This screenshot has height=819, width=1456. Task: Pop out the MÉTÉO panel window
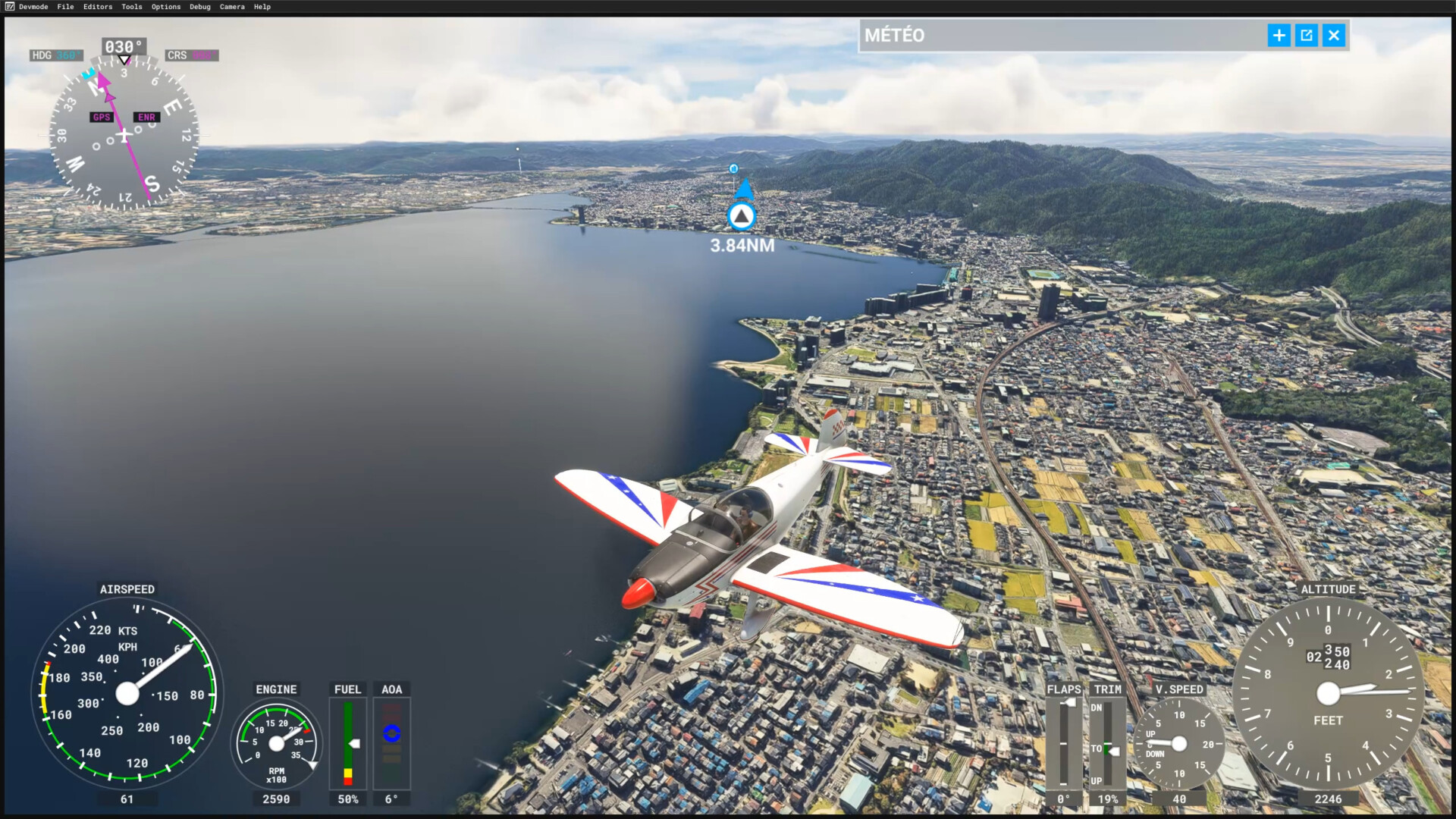tap(1306, 36)
